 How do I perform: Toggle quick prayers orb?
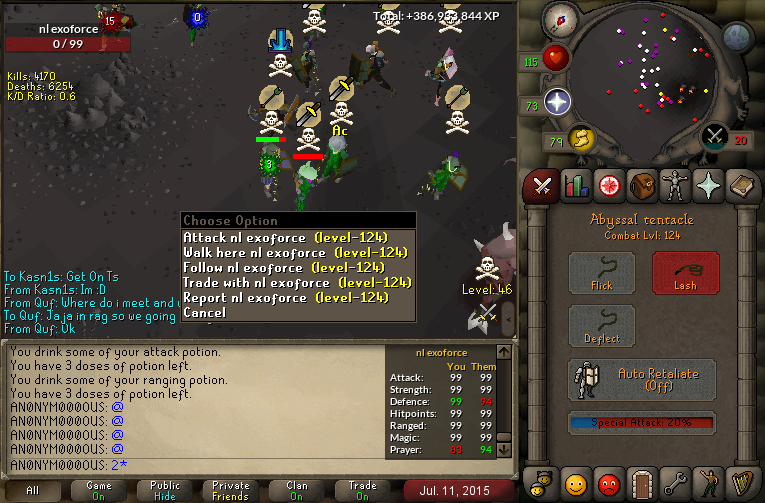pos(557,101)
